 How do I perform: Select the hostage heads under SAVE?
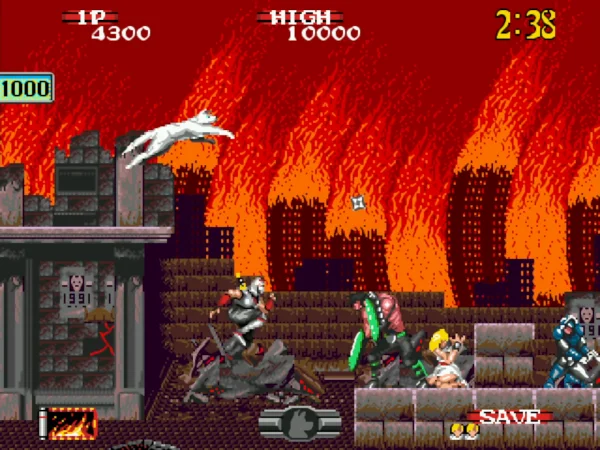tap(464, 431)
